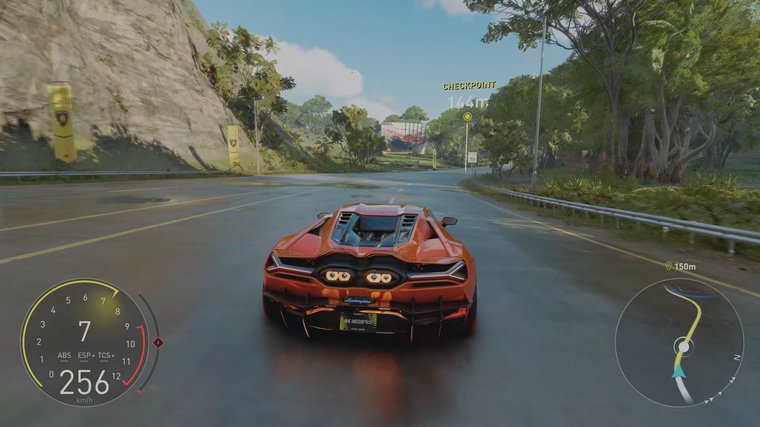Click the circular minimap
The image size is (760, 427).
679,341
